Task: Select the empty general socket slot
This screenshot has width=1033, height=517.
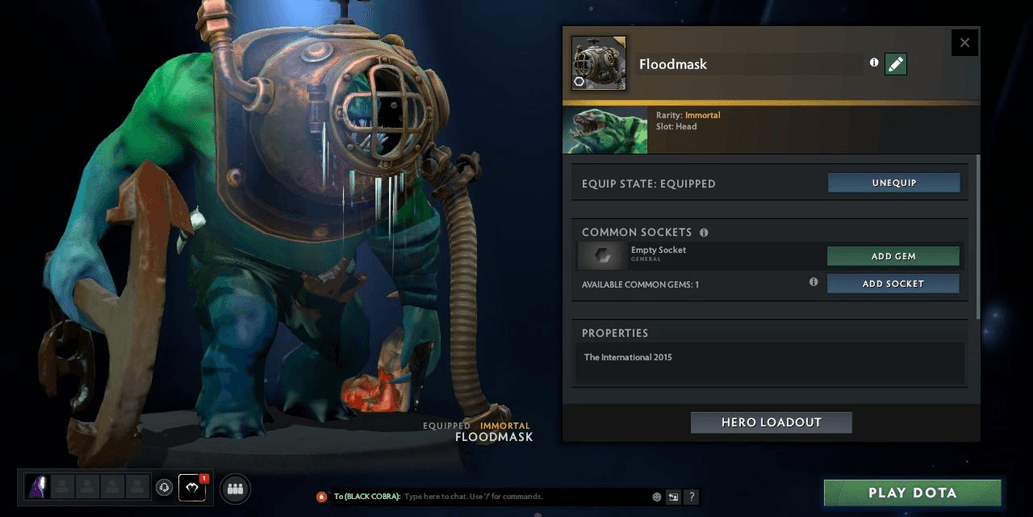Action: (x=600, y=256)
